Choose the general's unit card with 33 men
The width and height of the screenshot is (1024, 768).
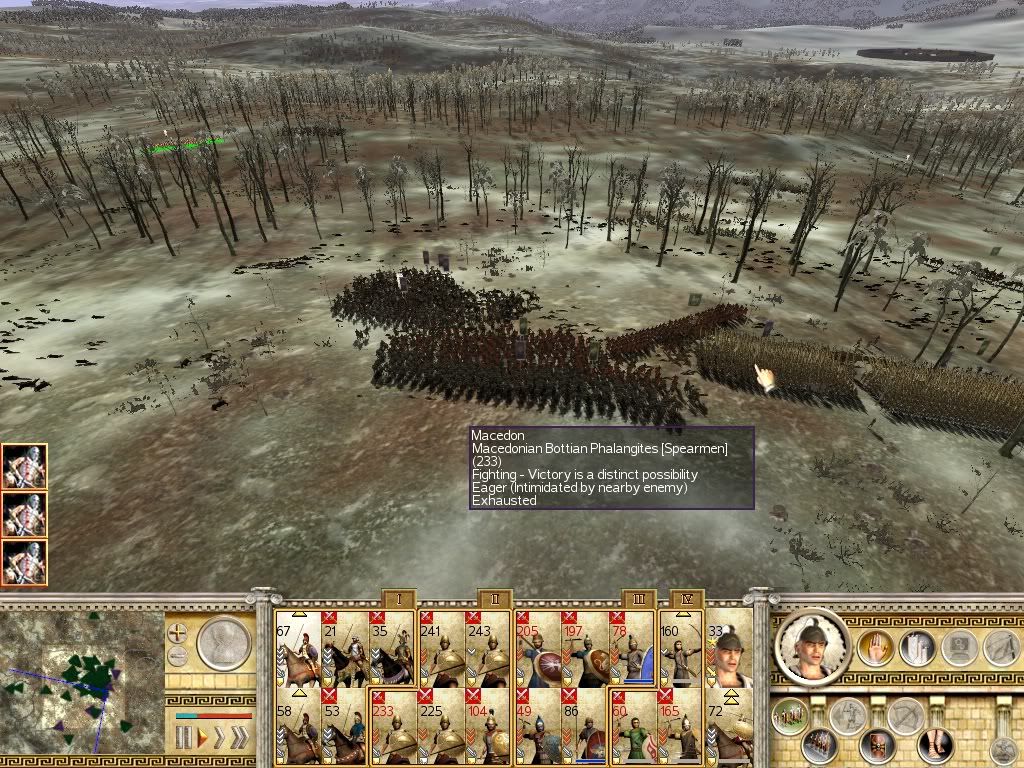click(729, 648)
